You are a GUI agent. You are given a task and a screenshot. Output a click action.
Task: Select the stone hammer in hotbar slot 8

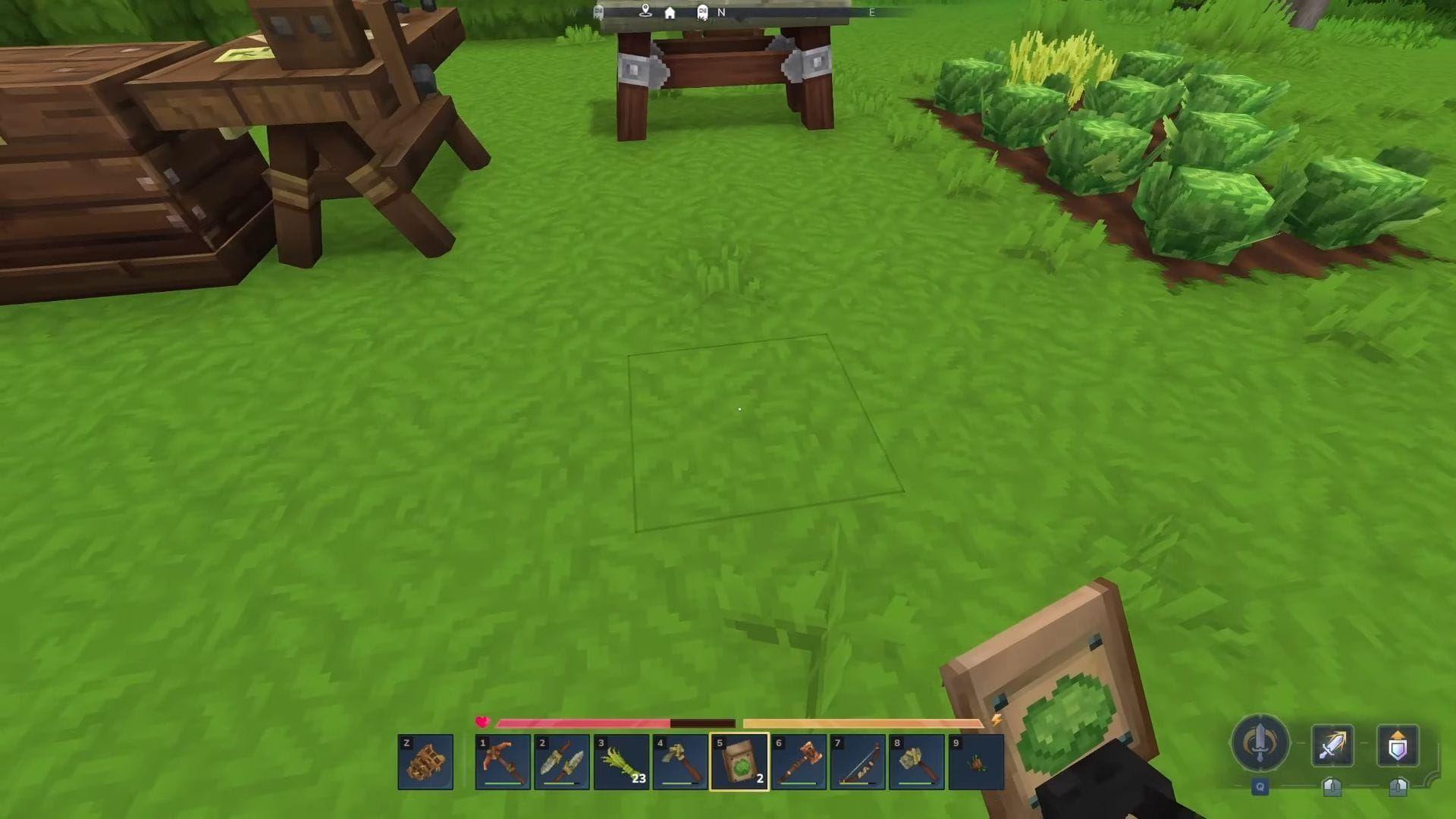[x=916, y=762]
